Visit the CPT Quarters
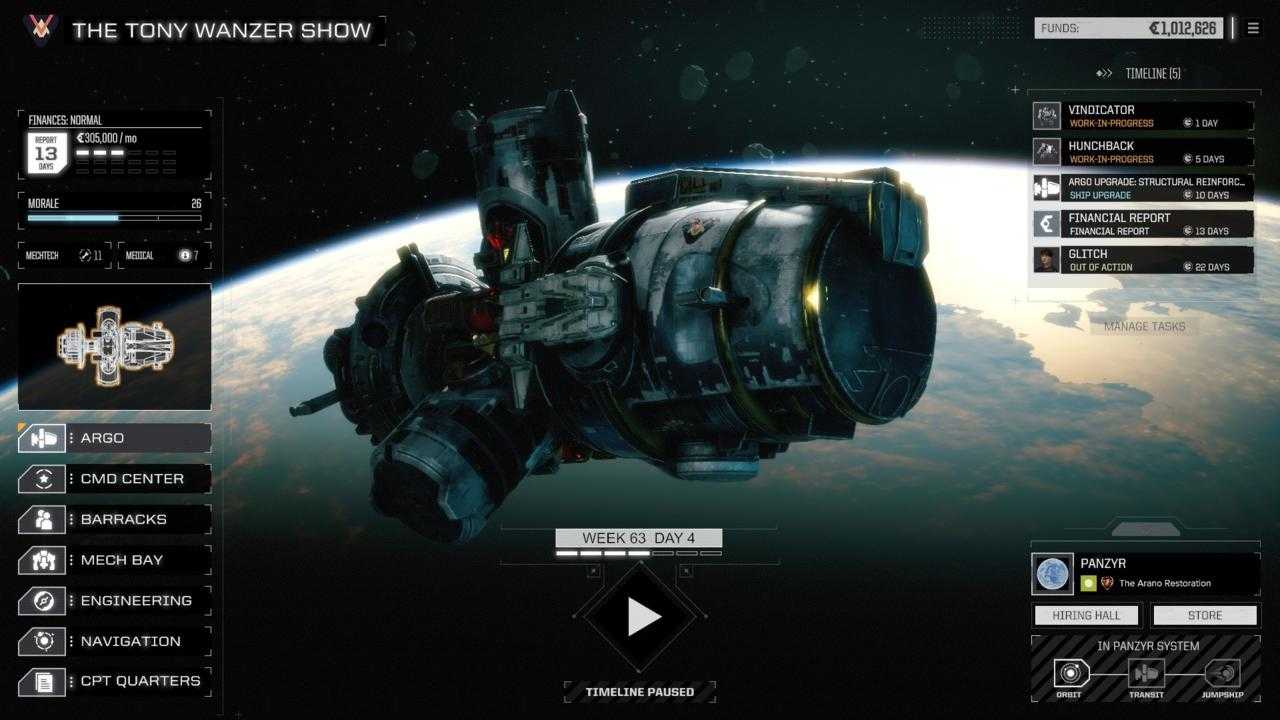1280x720 pixels. (114, 682)
